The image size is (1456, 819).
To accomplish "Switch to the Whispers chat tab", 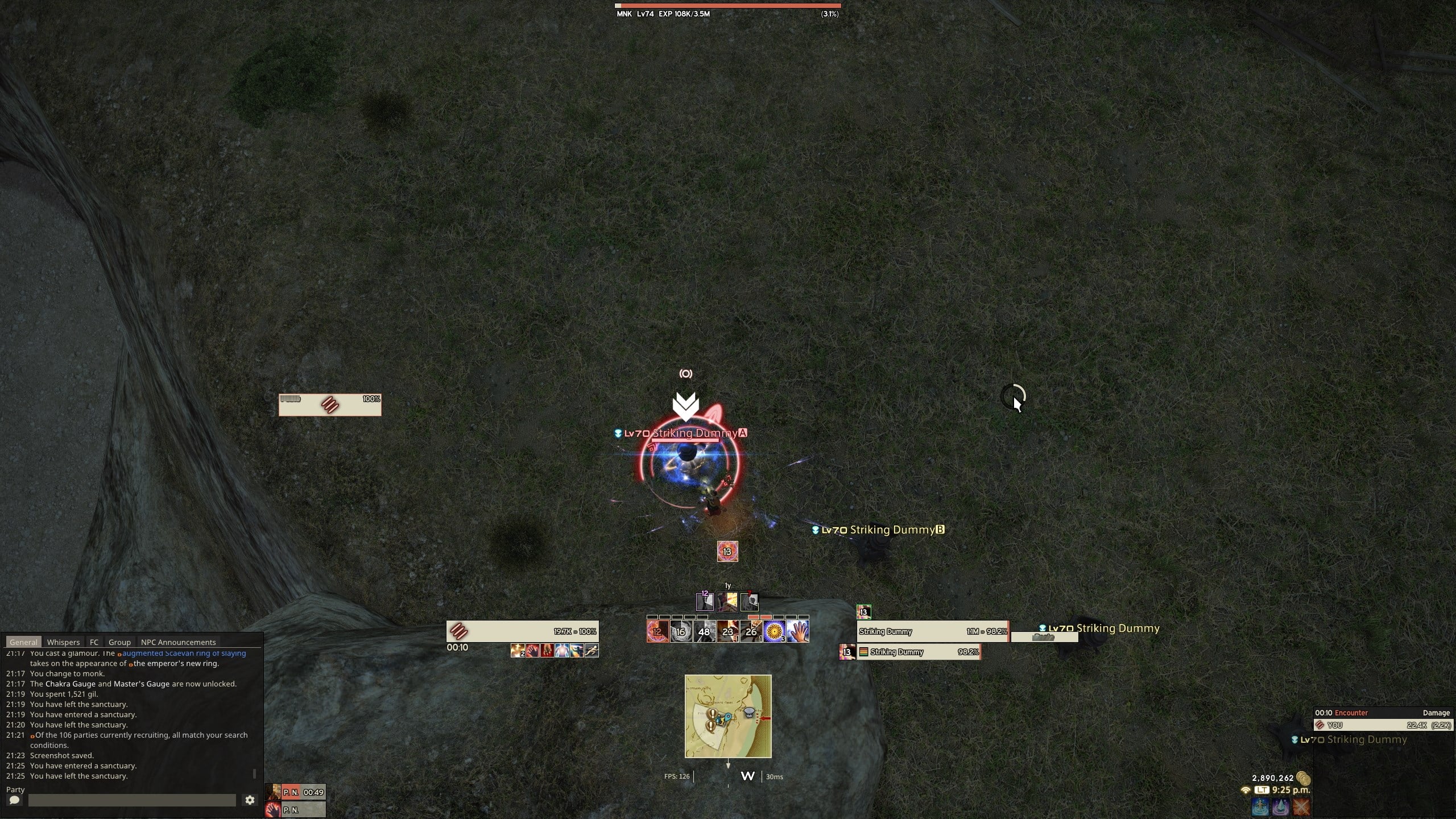I will pyautogui.click(x=64, y=642).
